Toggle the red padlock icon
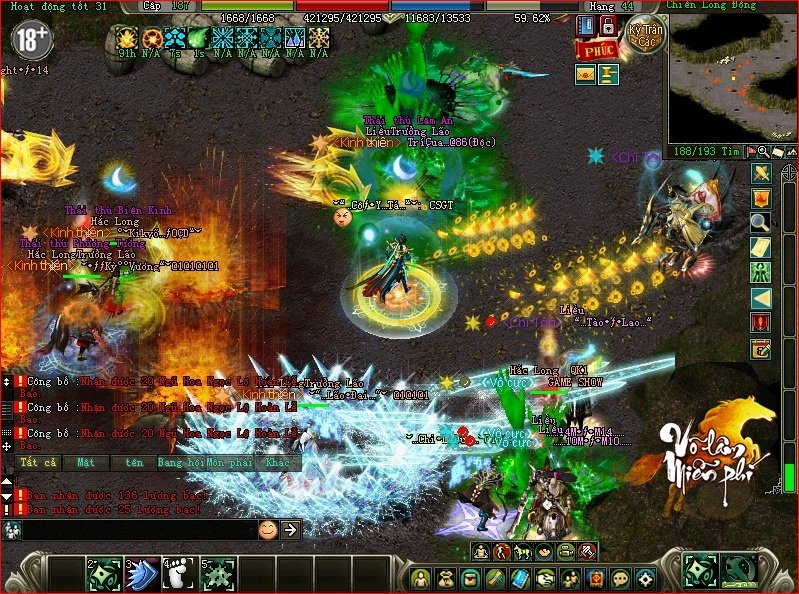The image size is (799, 594). pyautogui.click(x=609, y=25)
